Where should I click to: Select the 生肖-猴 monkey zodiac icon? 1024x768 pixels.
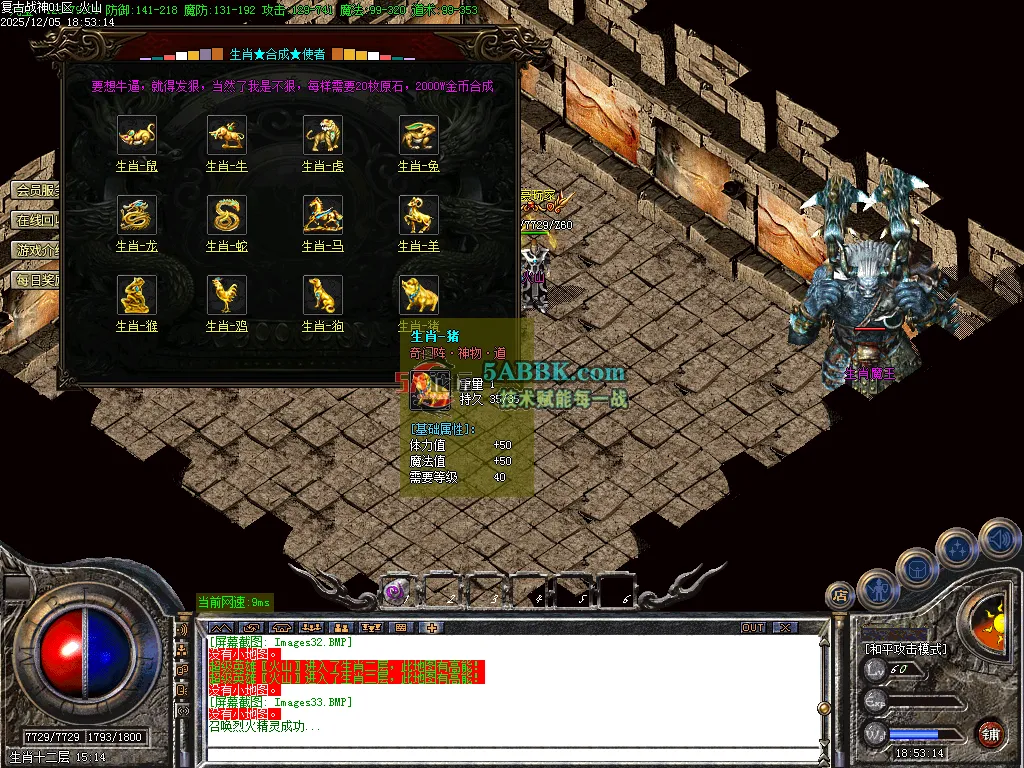pos(137,295)
